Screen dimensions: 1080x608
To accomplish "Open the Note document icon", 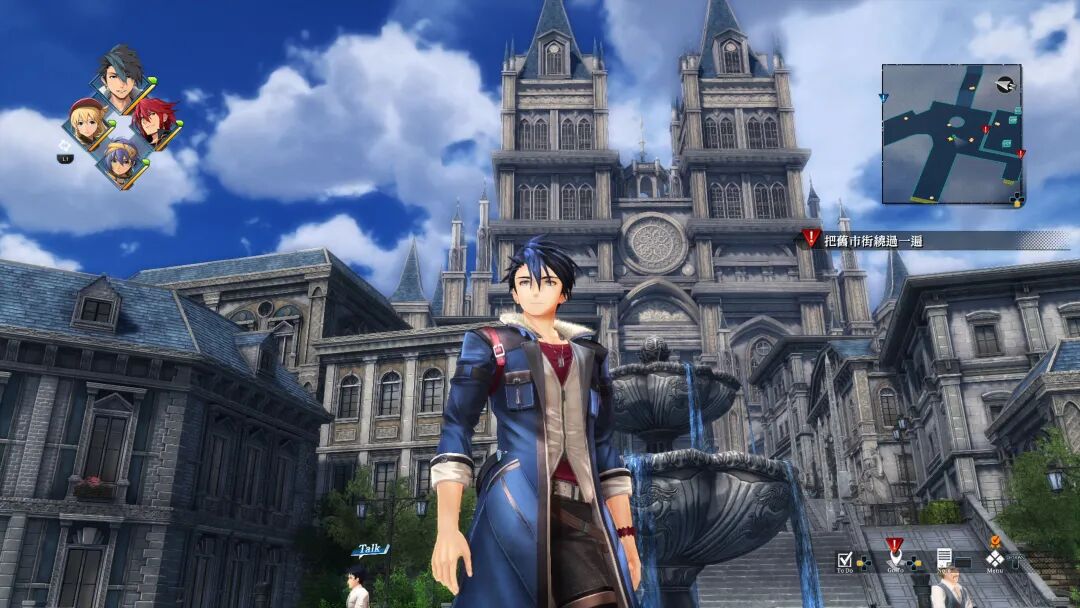I will pyautogui.click(x=944, y=558).
